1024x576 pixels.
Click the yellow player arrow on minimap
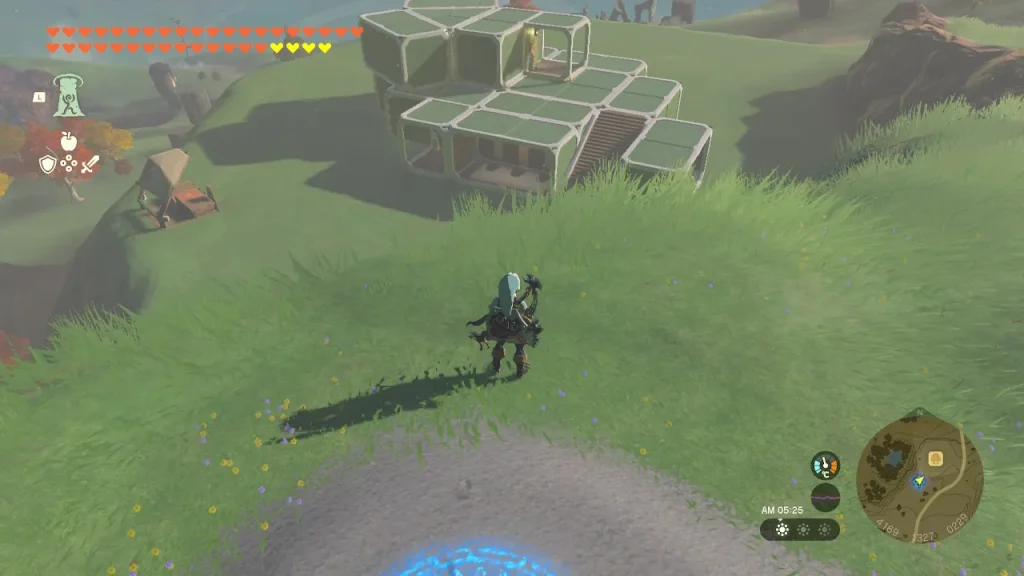[x=917, y=482]
